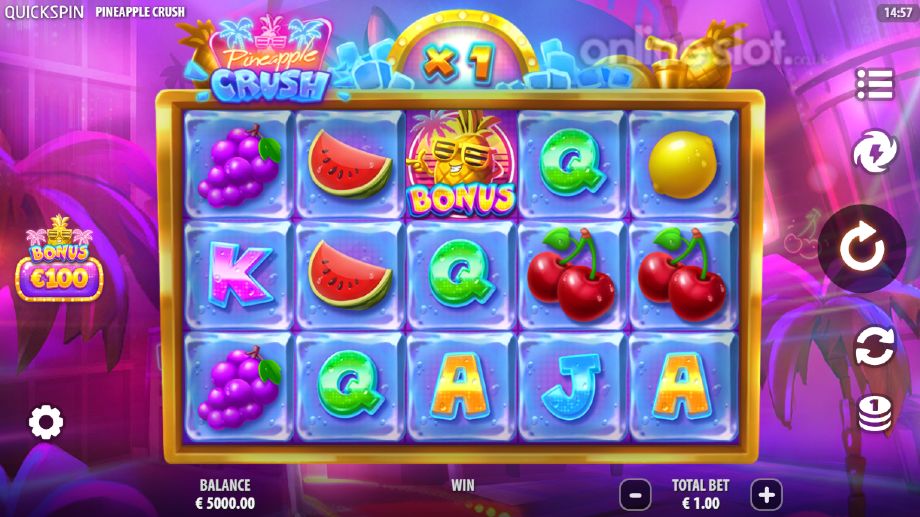Image resolution: width=920 pixels, height=517 pixels.
Task: Toggle the lightning bolt turbo spin mode
Action: click(873, 153)
